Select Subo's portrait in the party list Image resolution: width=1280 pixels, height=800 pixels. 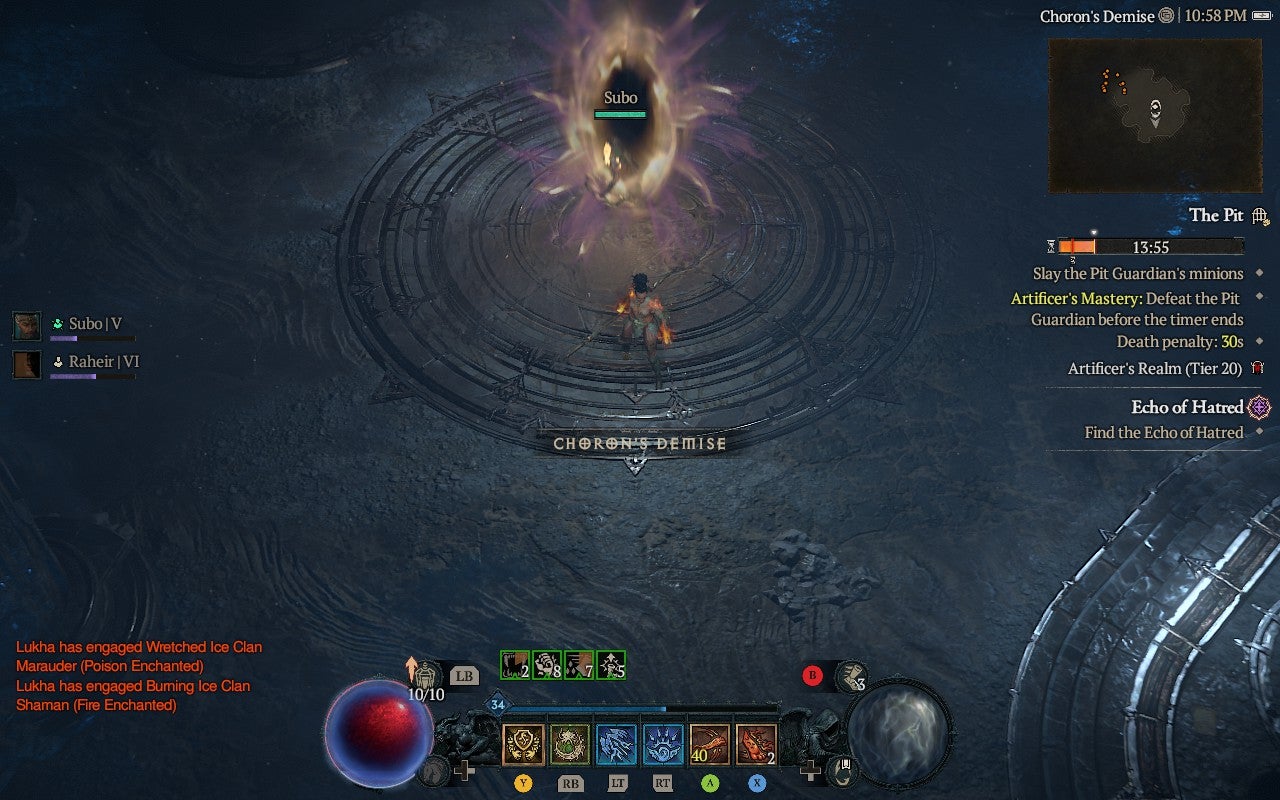pos(25,324)
